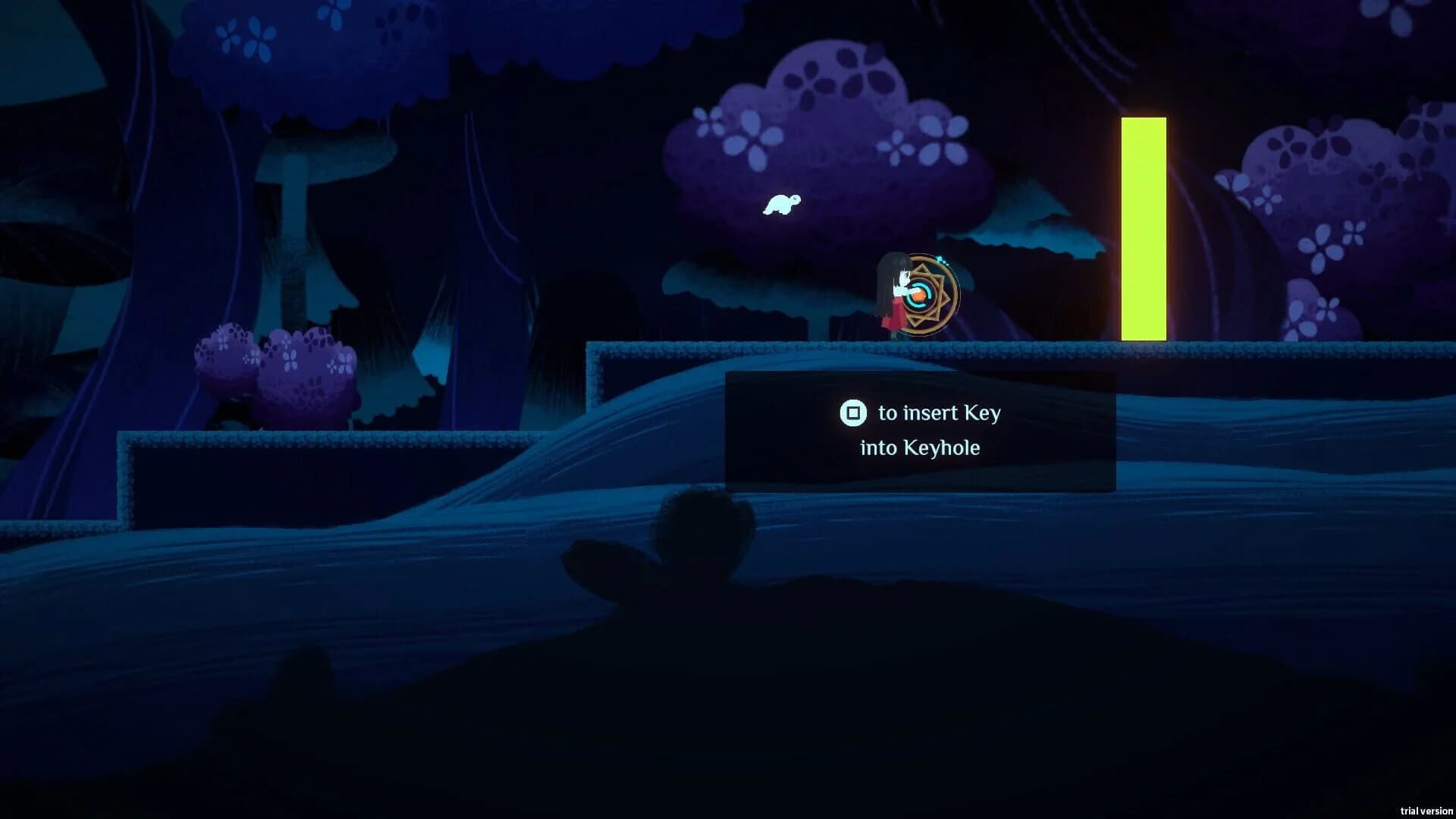Click the 'to insert Key' text line
The width and height of the screenshot is (1456, 819).
tap(940, 413)
